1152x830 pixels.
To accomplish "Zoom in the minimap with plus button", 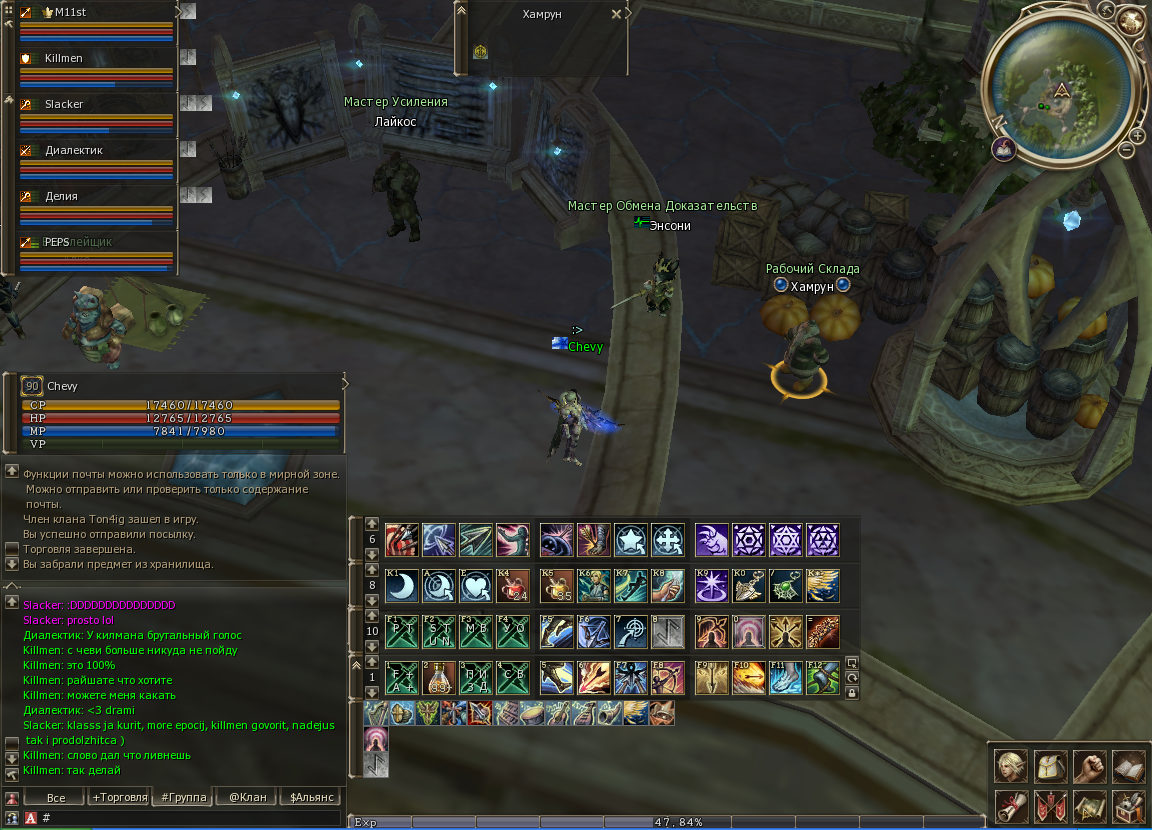I will (x=1137, y=135).
